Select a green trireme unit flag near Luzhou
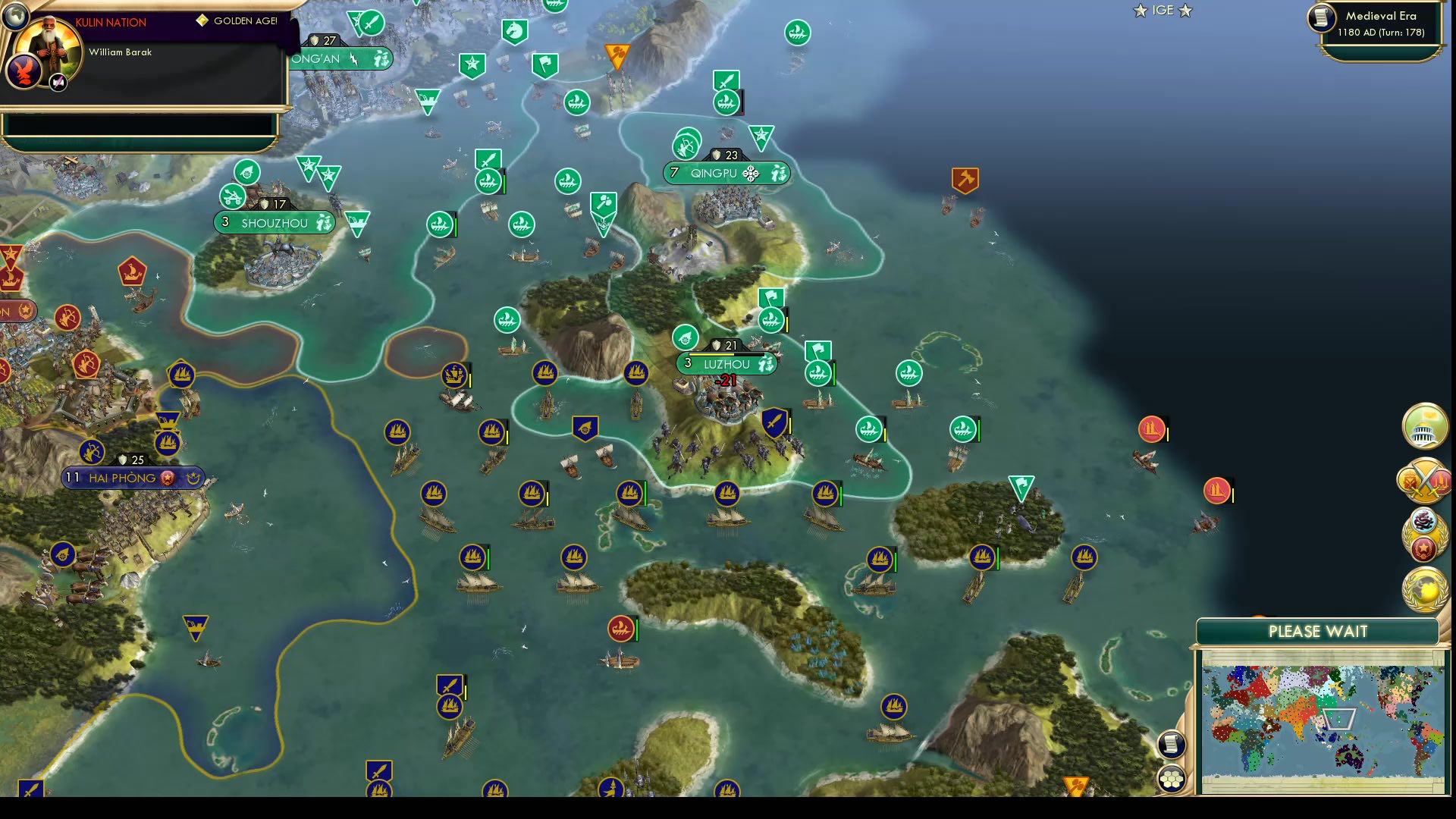 818,374
